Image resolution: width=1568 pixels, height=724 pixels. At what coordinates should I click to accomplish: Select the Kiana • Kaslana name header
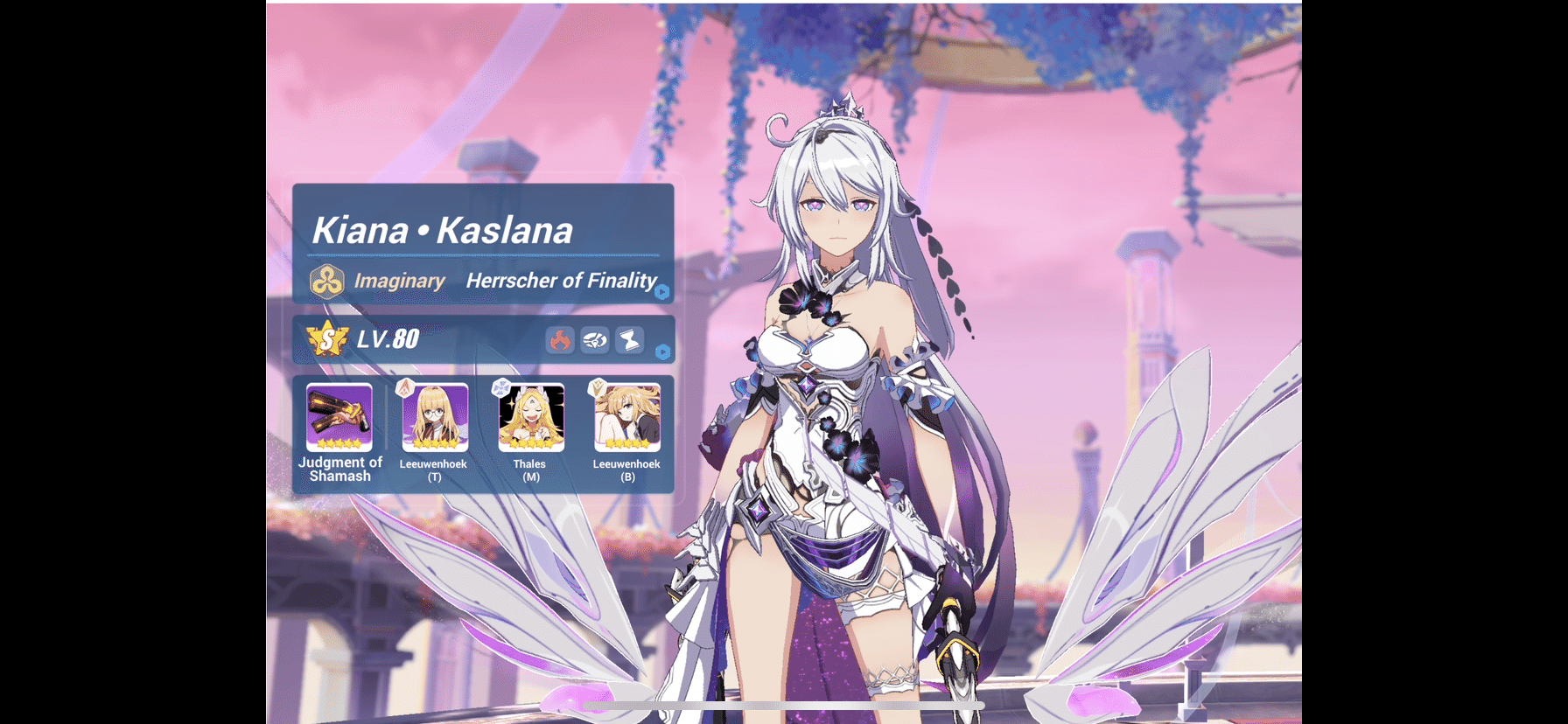coord(444,230)
